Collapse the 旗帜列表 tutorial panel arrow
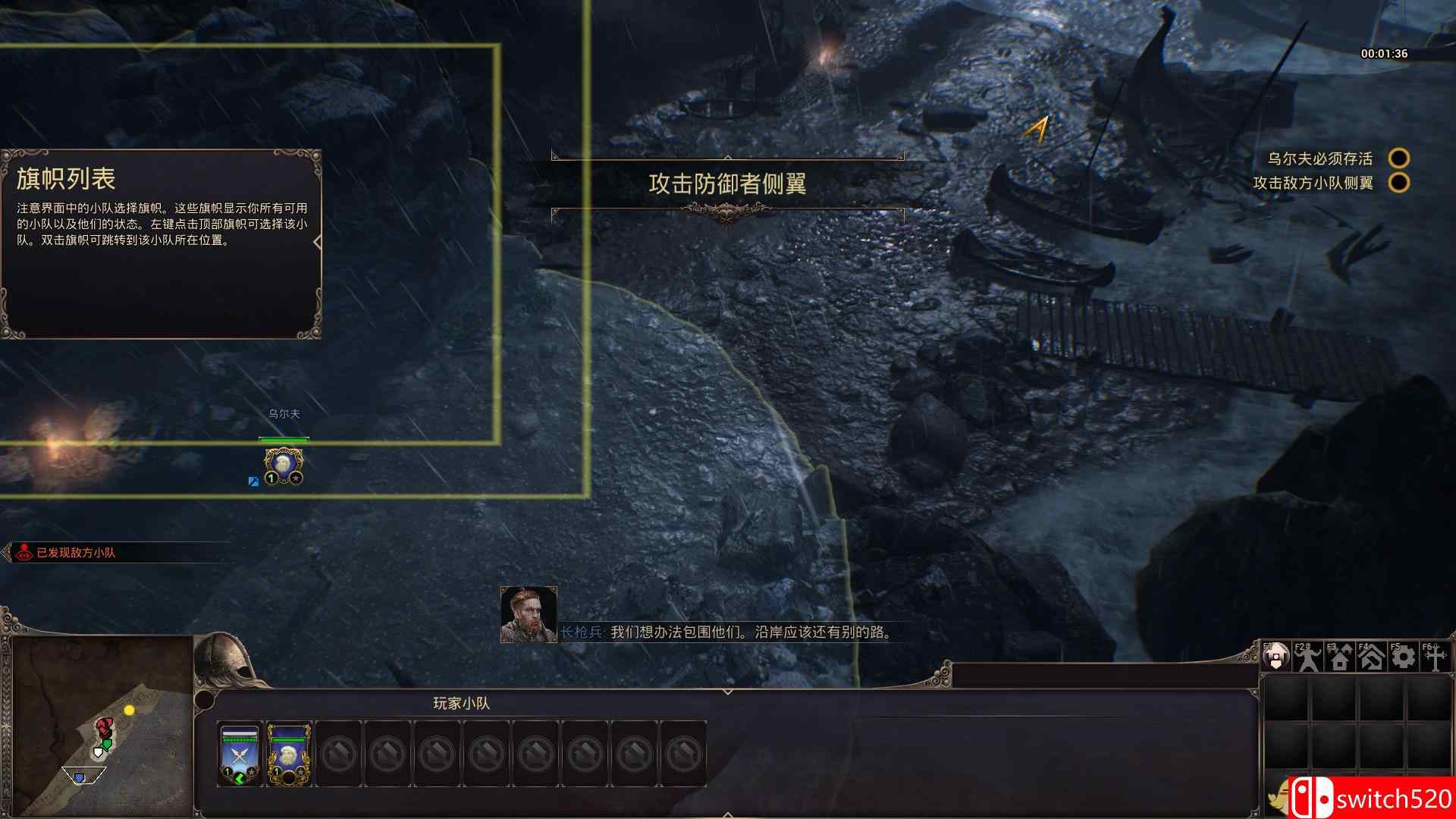The image size is (1456, 819). click(x=318, y=240)
